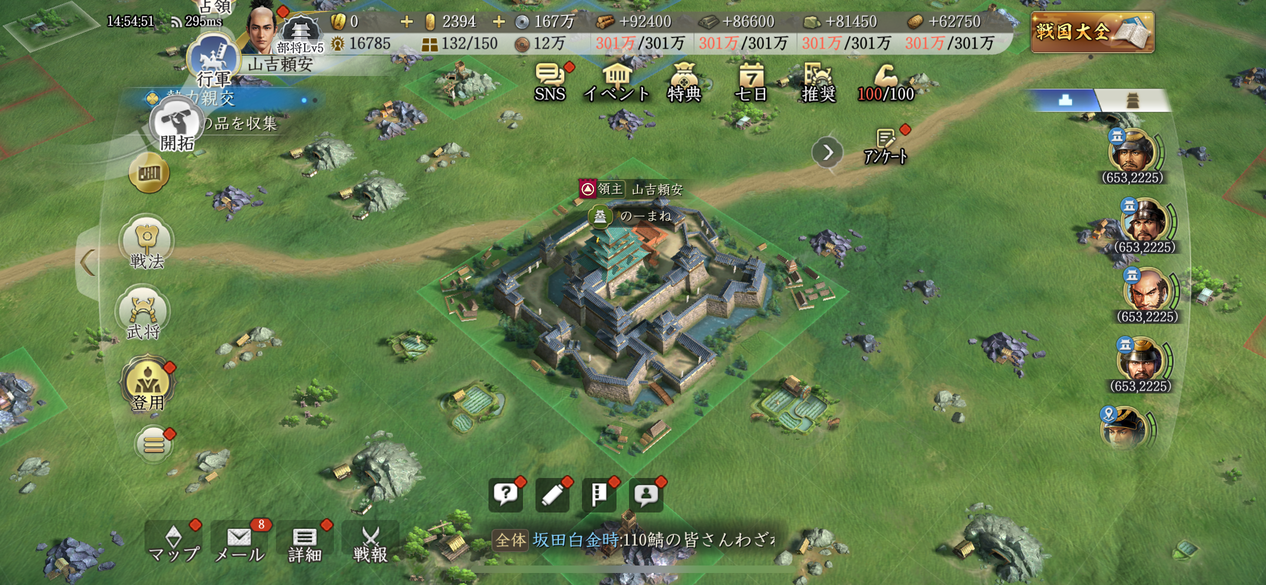The height and width of the screenshot is (585, 1266).
Task: Open the 武将 generals menu
Action: pos(143,314)
